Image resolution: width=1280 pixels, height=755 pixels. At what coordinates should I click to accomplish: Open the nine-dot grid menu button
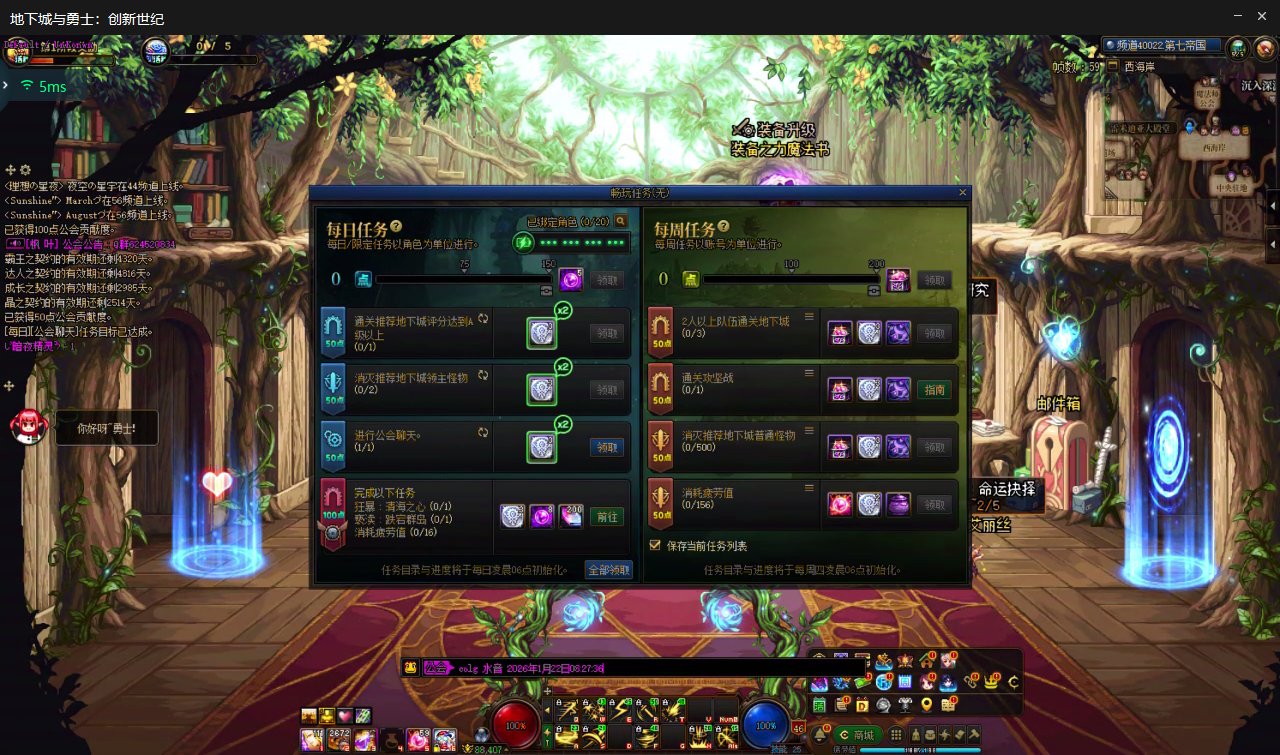coord(896,735)
